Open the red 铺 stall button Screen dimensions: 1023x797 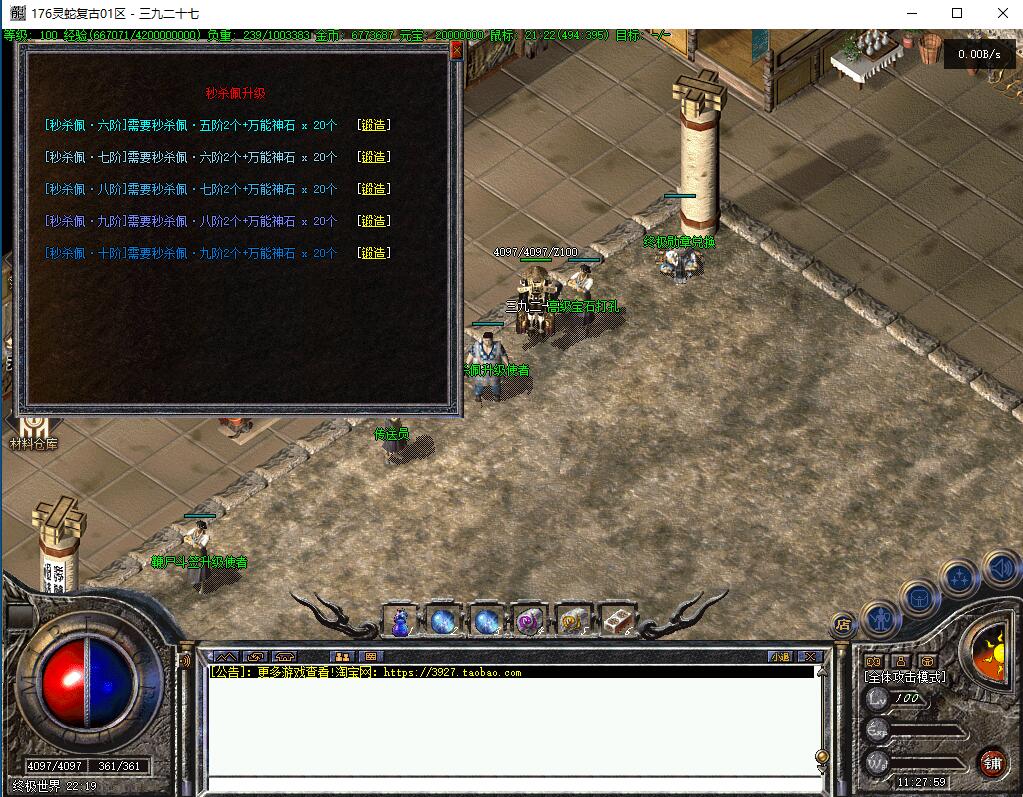[x=992, y=762]
